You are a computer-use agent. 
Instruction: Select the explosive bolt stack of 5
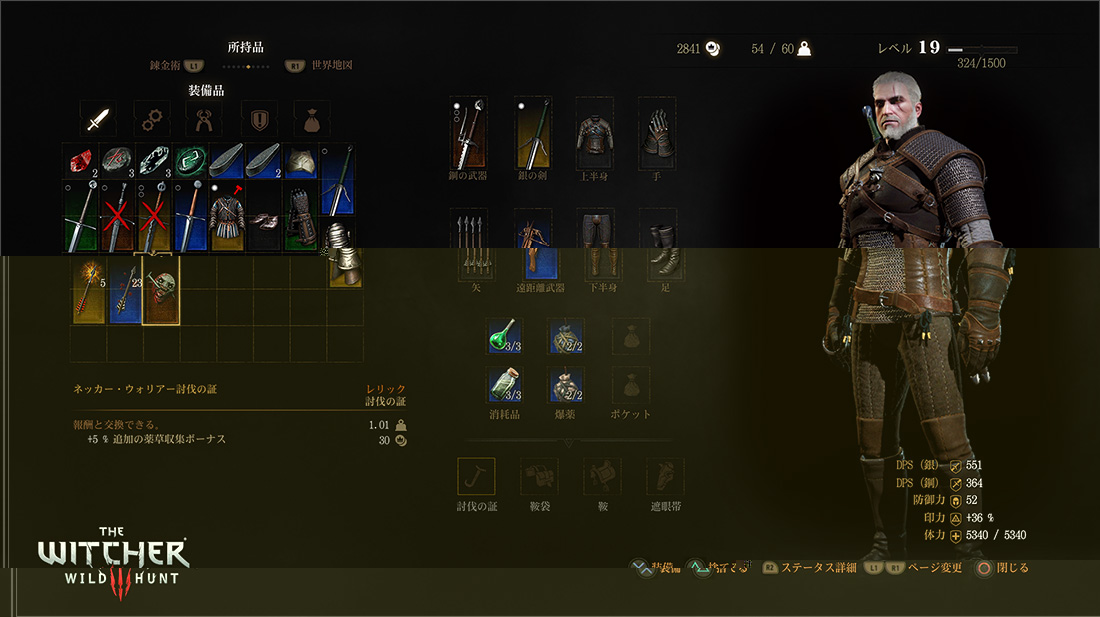[88, 288]
